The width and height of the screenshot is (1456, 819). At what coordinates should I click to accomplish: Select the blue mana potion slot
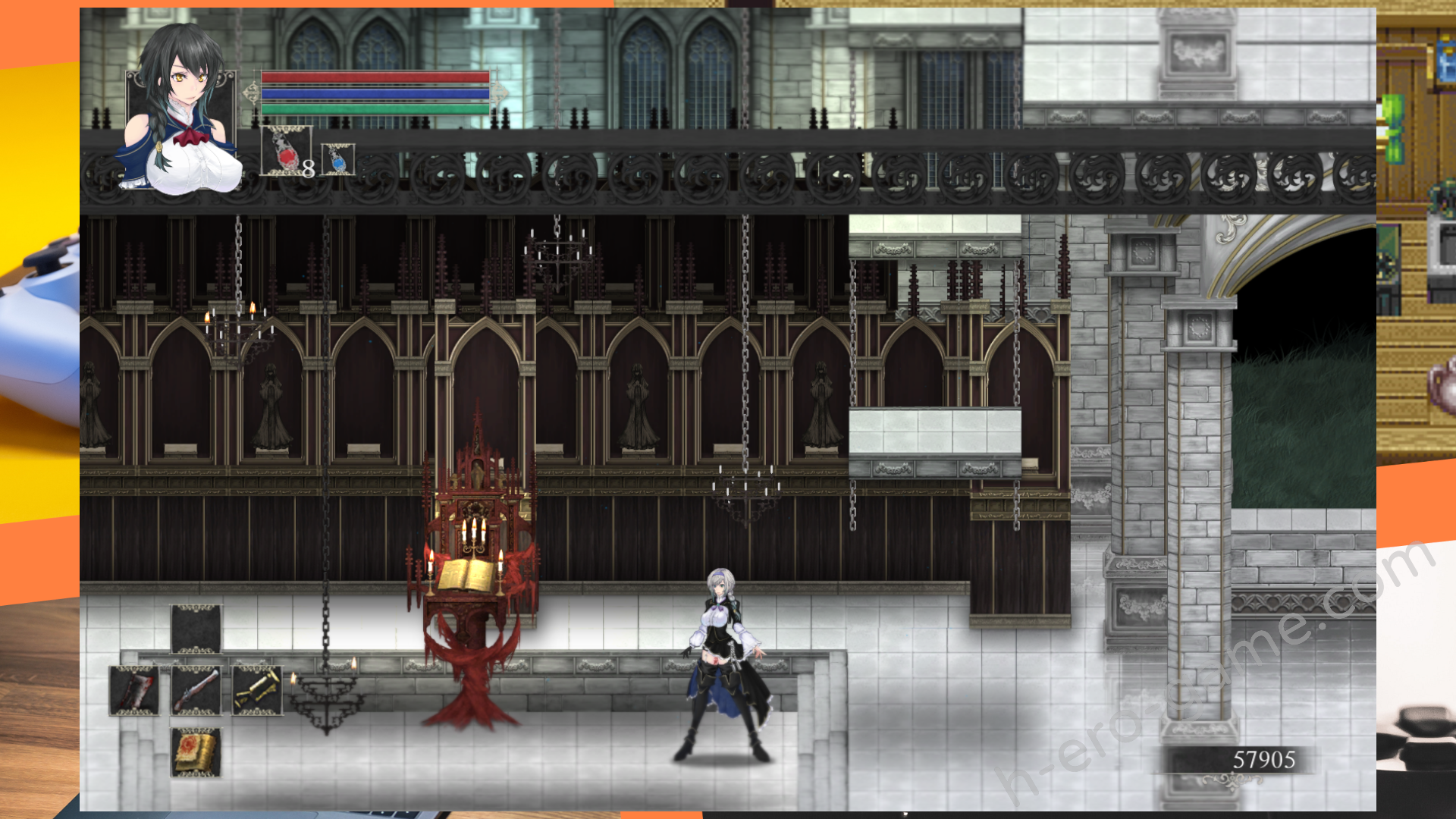tap(337, 159)
